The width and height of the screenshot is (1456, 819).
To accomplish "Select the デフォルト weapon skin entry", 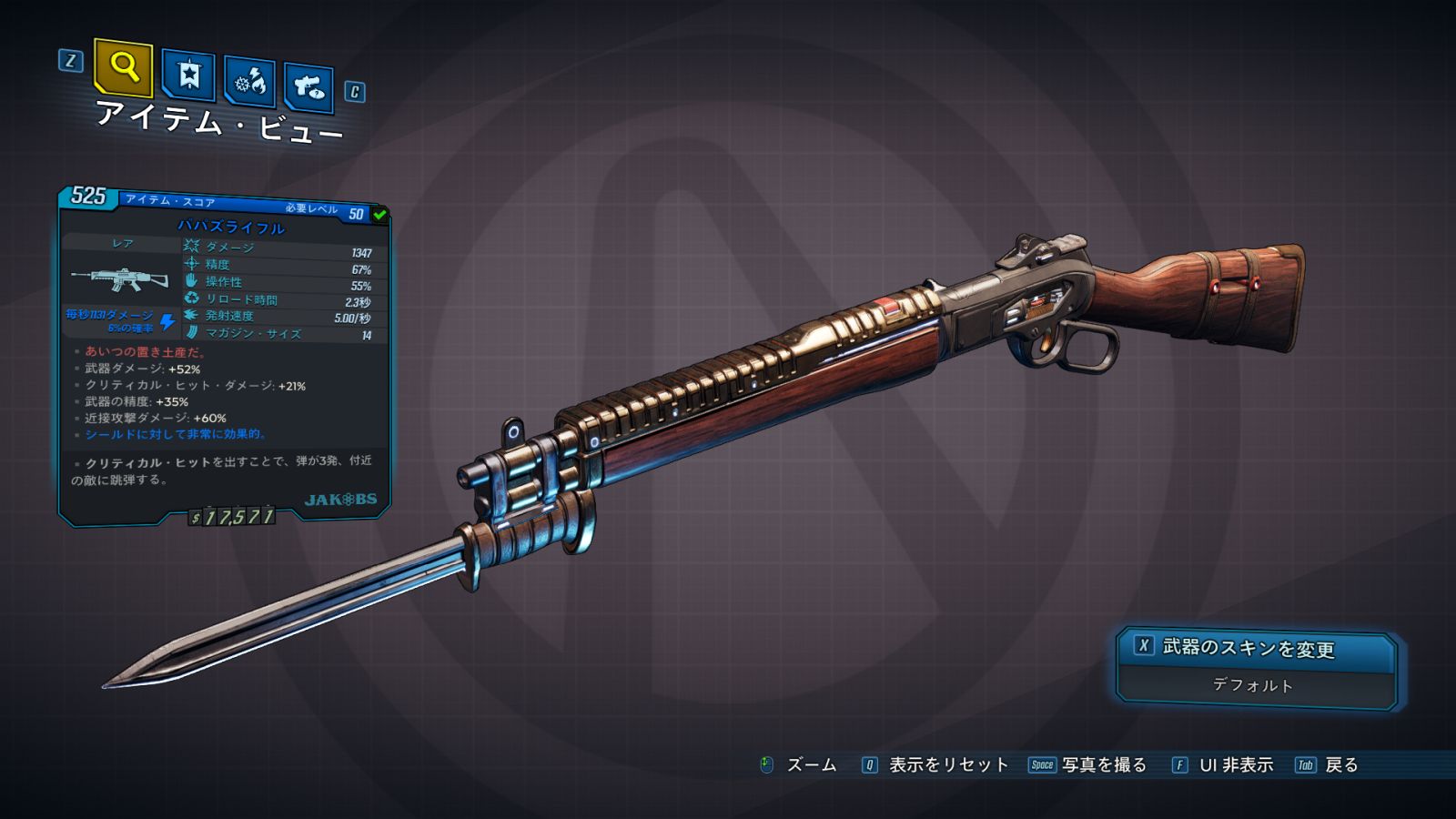I will 1253,685.
